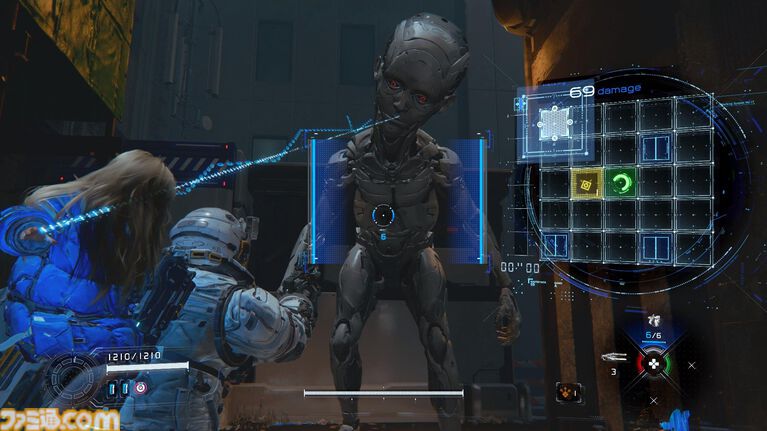Click the round red-white target status icon
This screenshot has width=767, height=431.
(x=140, y=387)
